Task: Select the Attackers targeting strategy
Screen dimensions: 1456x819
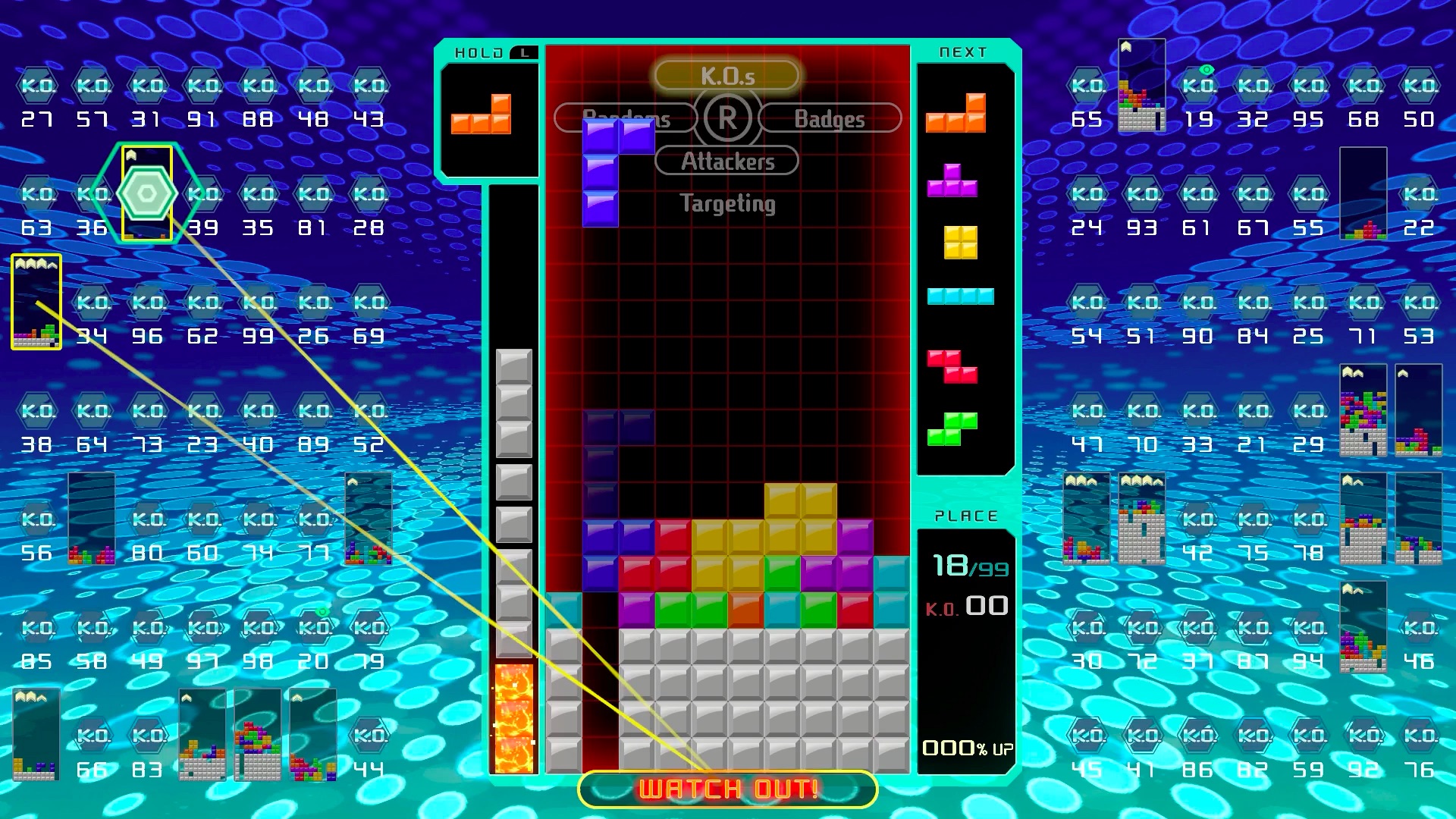Action: (x=727, y=160)
